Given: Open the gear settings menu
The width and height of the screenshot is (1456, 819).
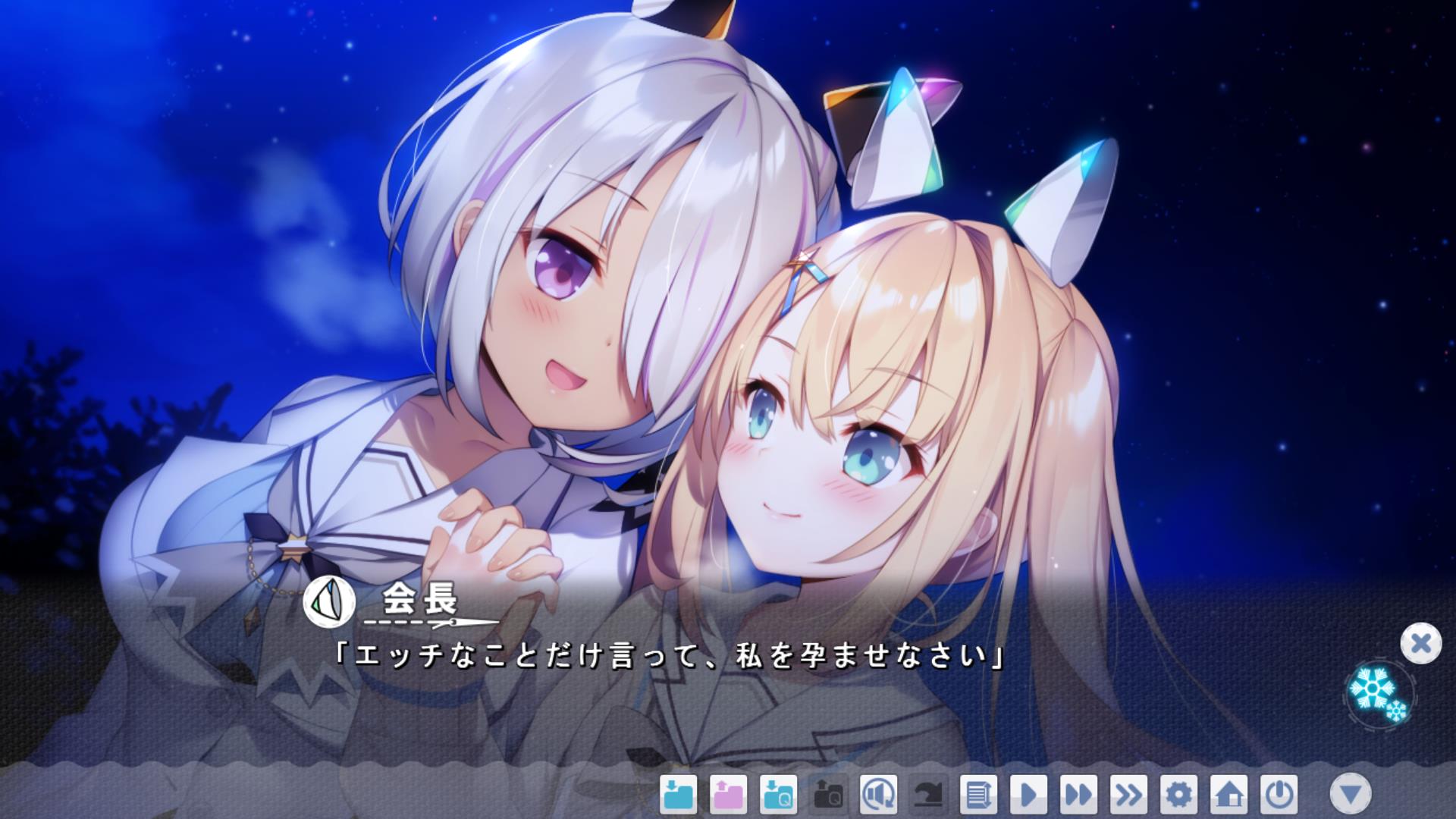Looking at the screenshot, I should 1178,795.
